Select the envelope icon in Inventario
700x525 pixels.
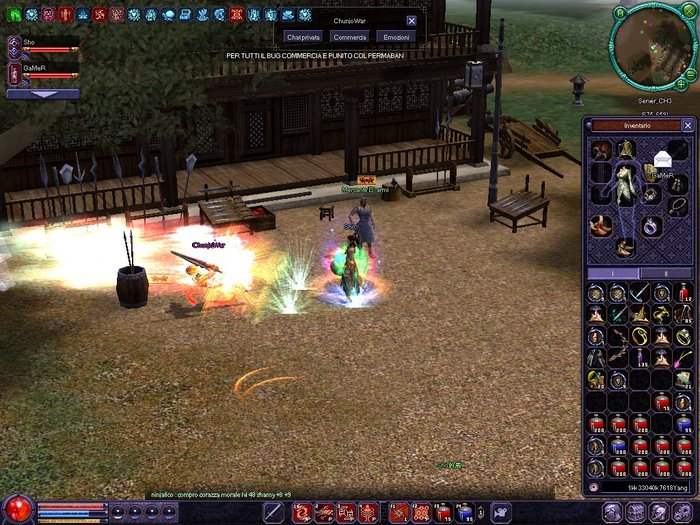tap(661, 157)
